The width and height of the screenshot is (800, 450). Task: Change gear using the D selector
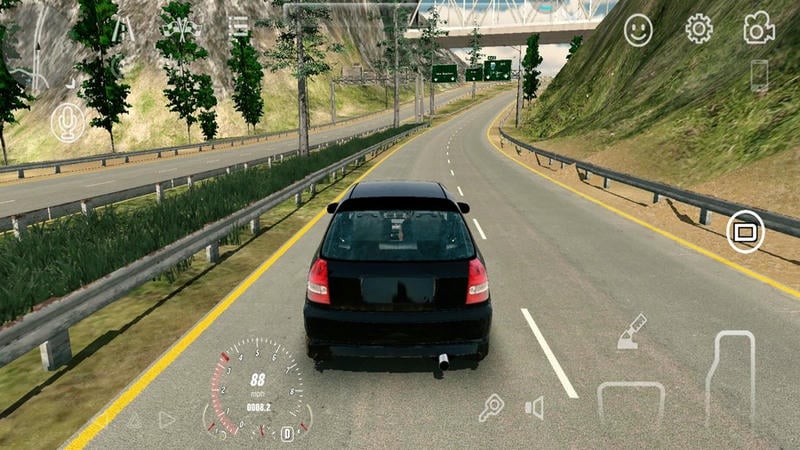pyautogui.click(x=287, y=433)
